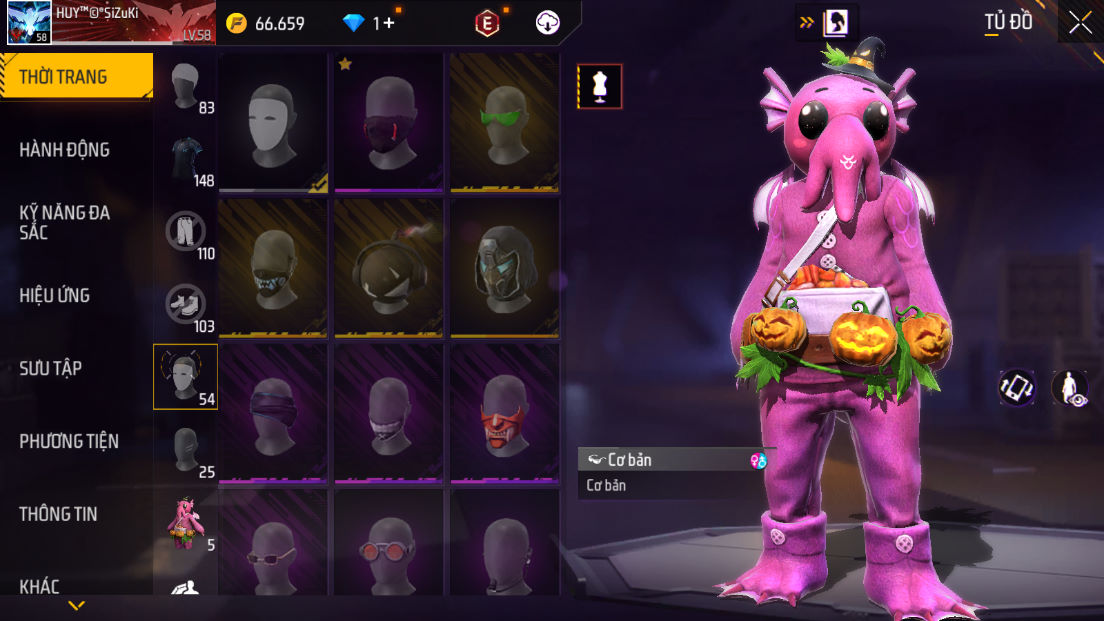Toggle the character visibility eye icon
The width and height of the screenshot is (1104, 621).
tap(1071, 388)
